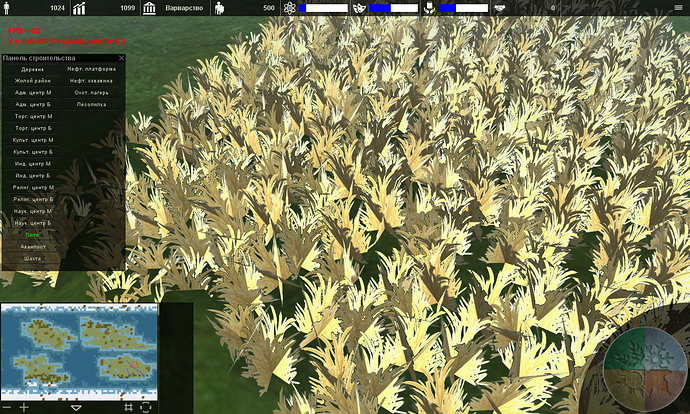Choose Жилой район from the build panel
This screenshot has height=414, width=690.
(x=33, y=81)
